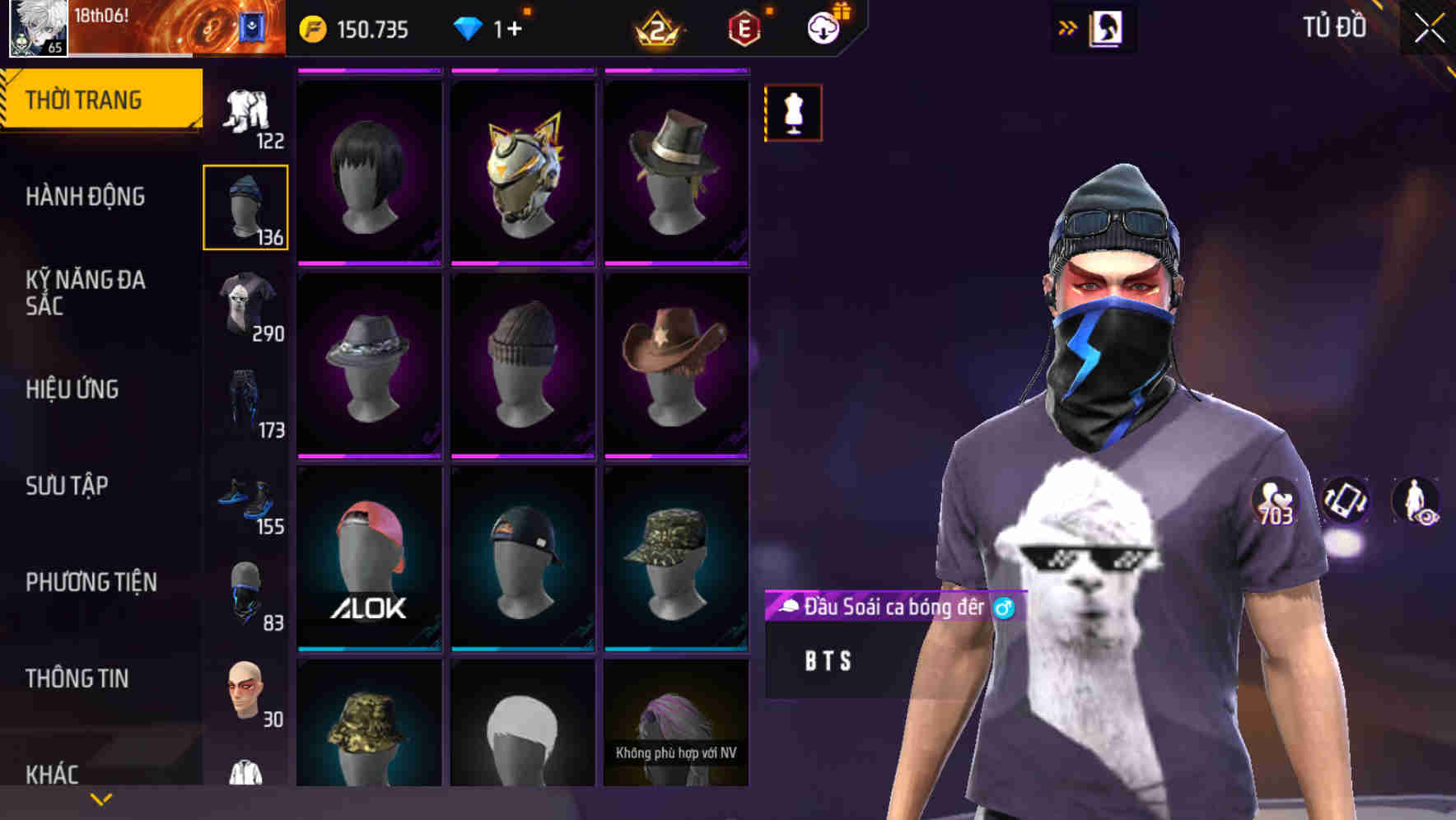Image resolution: width=1456 pixels, height=820 pixels.
Task: Select the shoes category icon showing 155
Action: click(x=245, y=498)
